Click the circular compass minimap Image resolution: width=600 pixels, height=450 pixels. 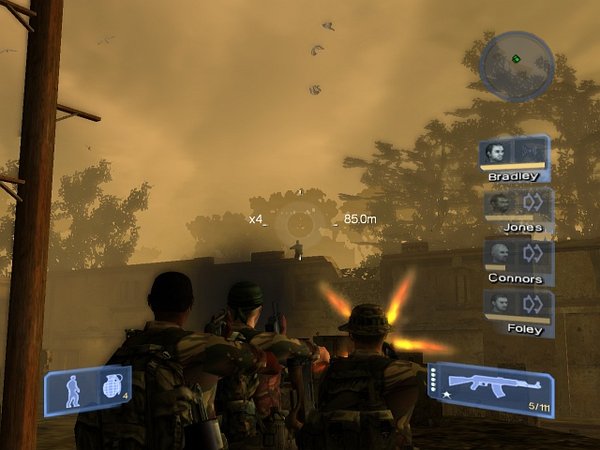click(x=516, y=60)
